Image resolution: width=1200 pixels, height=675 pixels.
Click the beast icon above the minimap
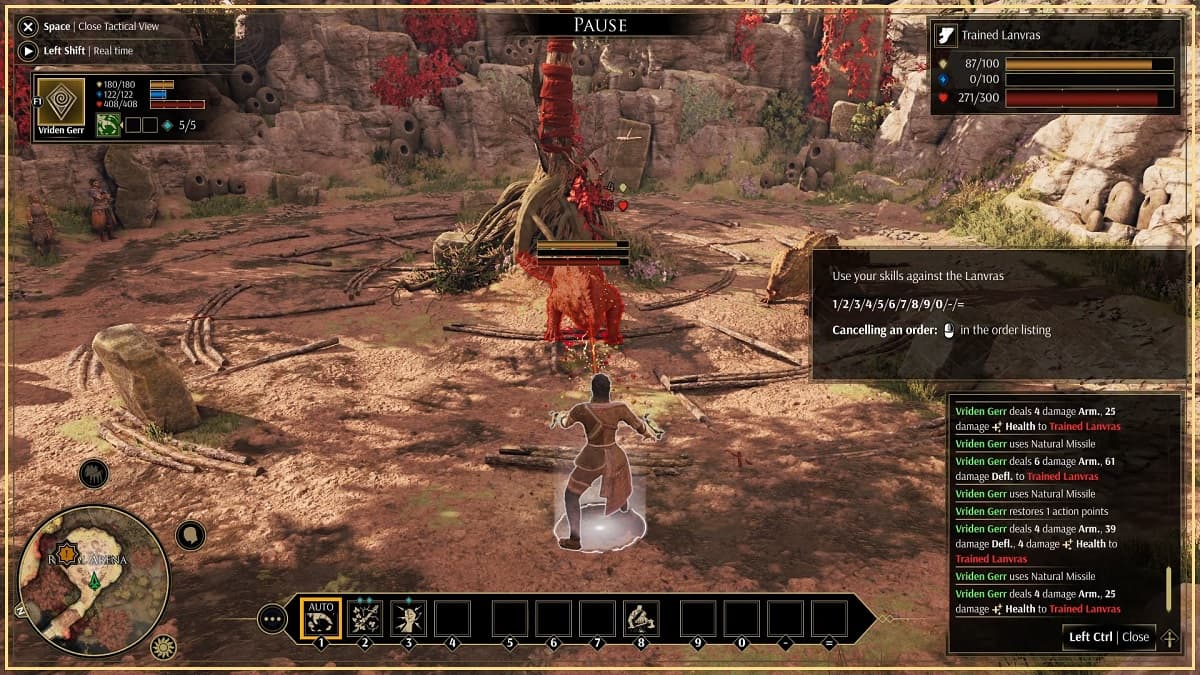click(94, 474)
